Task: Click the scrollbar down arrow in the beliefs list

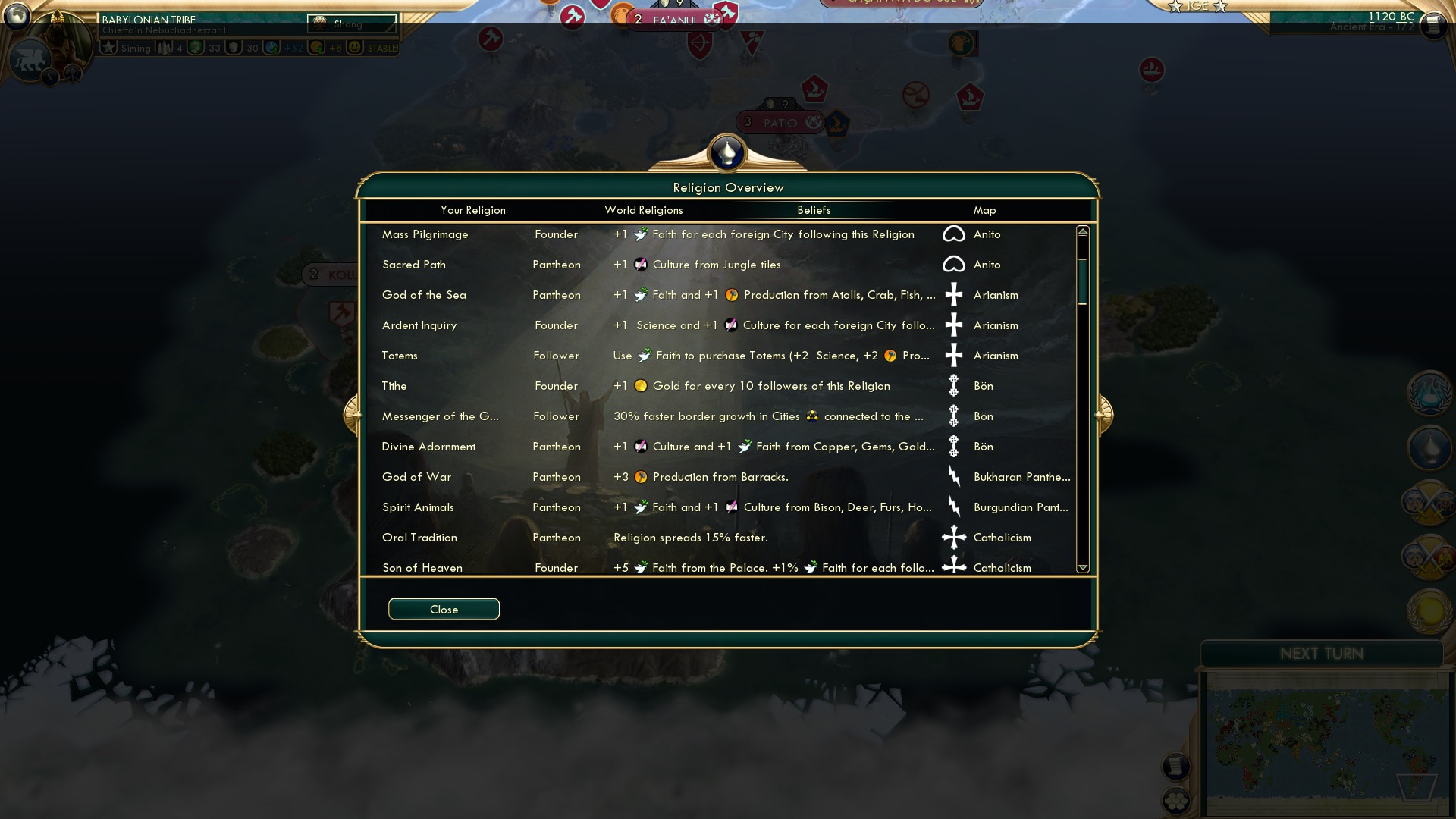Action: point(1082,566)
